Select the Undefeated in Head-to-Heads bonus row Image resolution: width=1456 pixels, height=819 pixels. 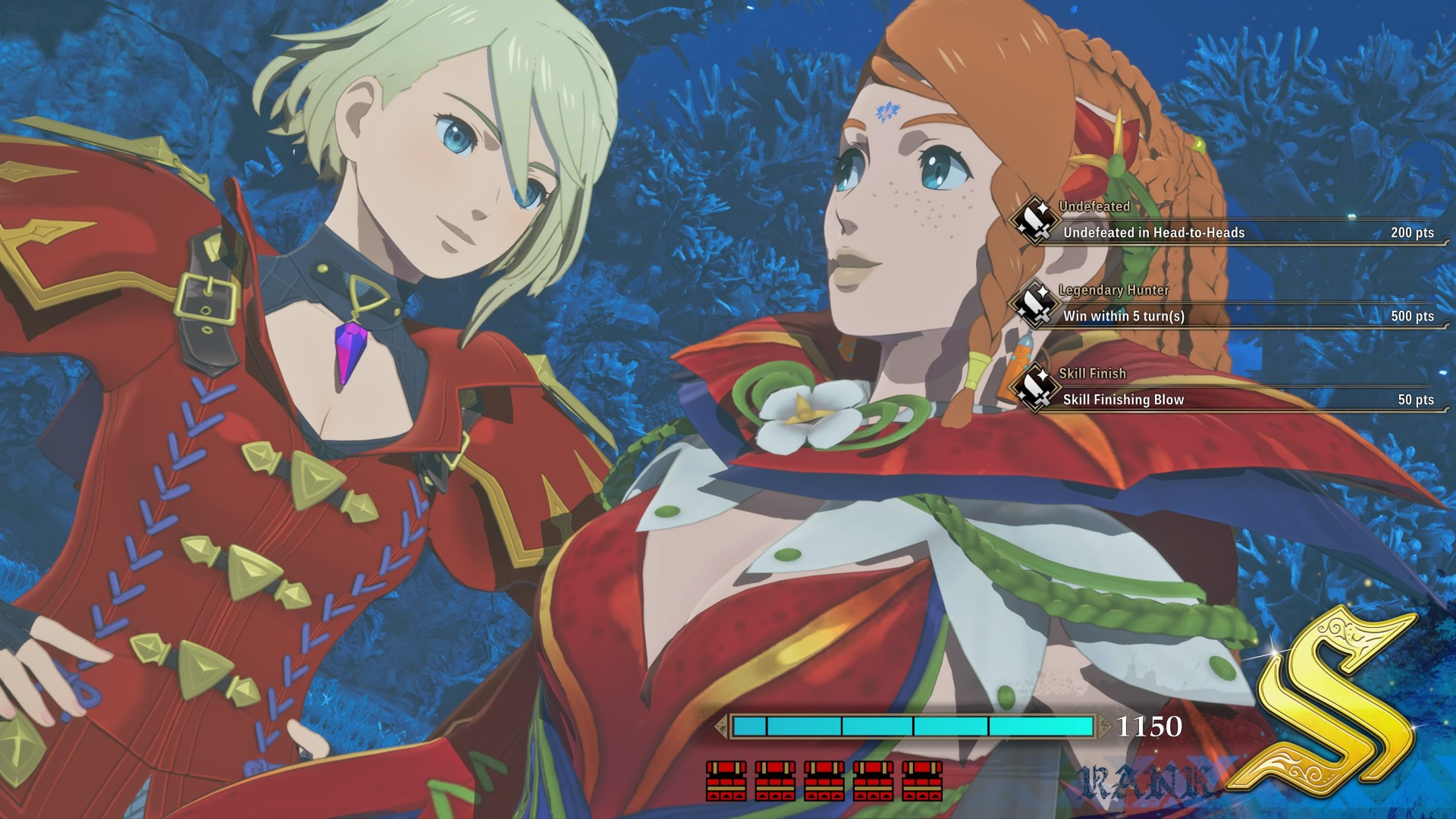(1228, 232)
